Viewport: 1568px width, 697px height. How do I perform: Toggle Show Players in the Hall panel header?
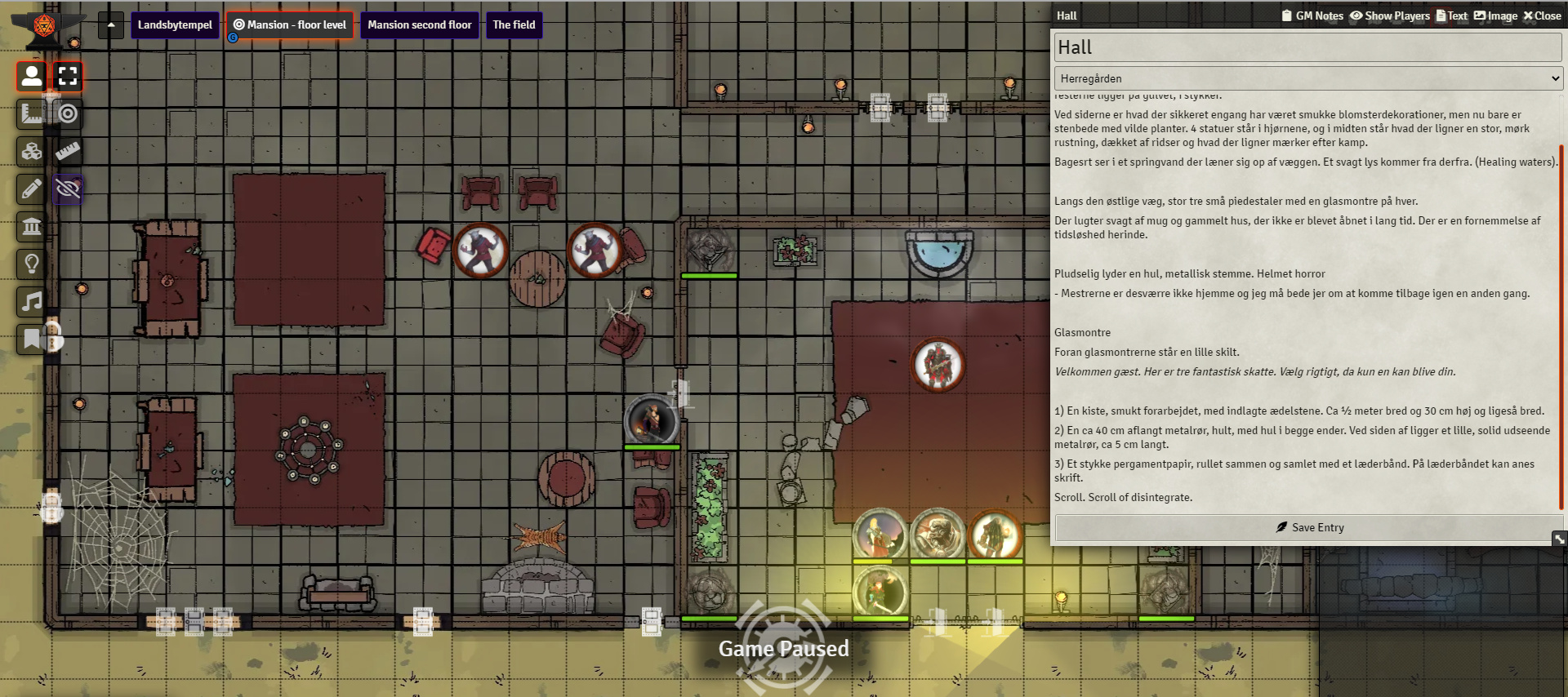point(1390,15)
